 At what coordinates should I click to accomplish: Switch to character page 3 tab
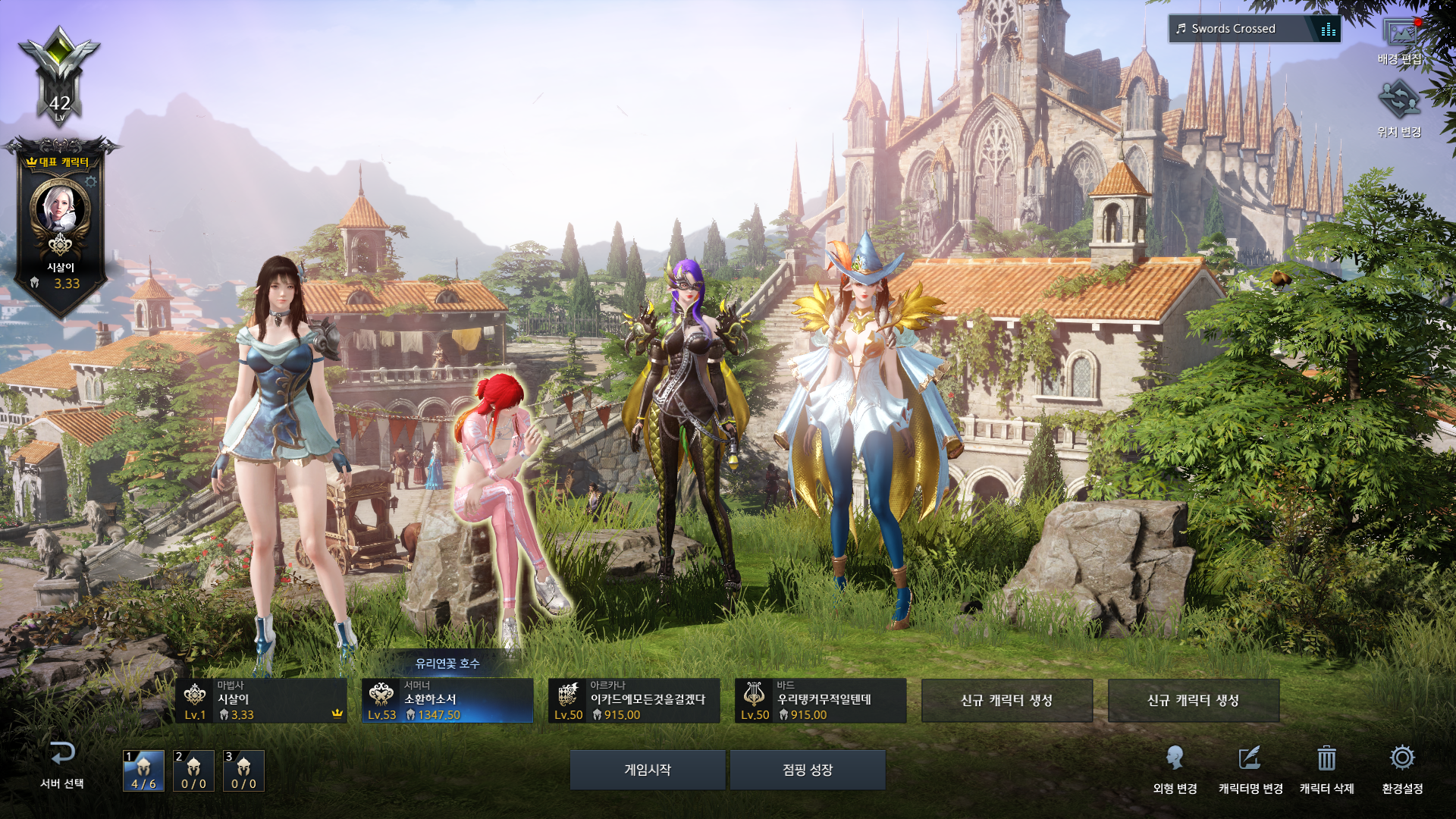click(x=243, y=770)
